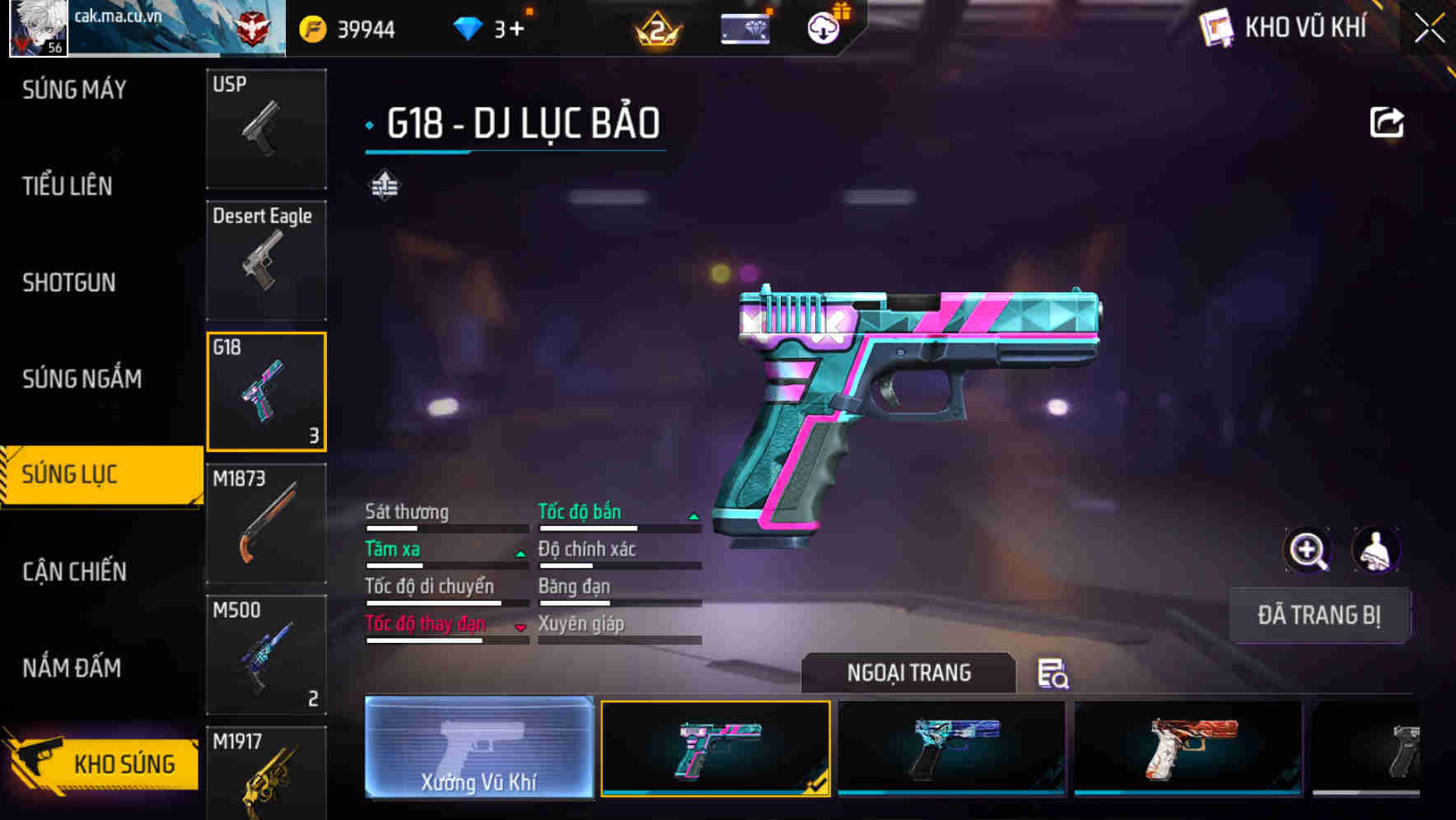Image resolution: width=1456 pixels, height=820 pixels.
Task: Open Xưởng Vũ Khí
Action: pyautogui.click(x=480, y=751)
